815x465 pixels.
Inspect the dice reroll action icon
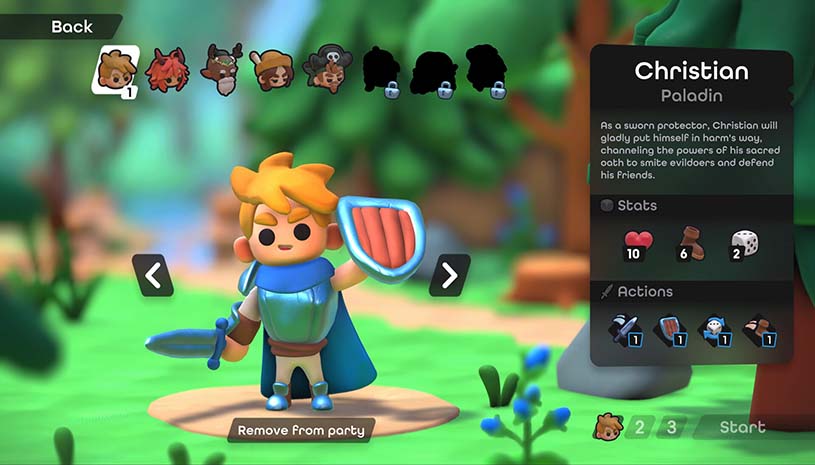714,331
